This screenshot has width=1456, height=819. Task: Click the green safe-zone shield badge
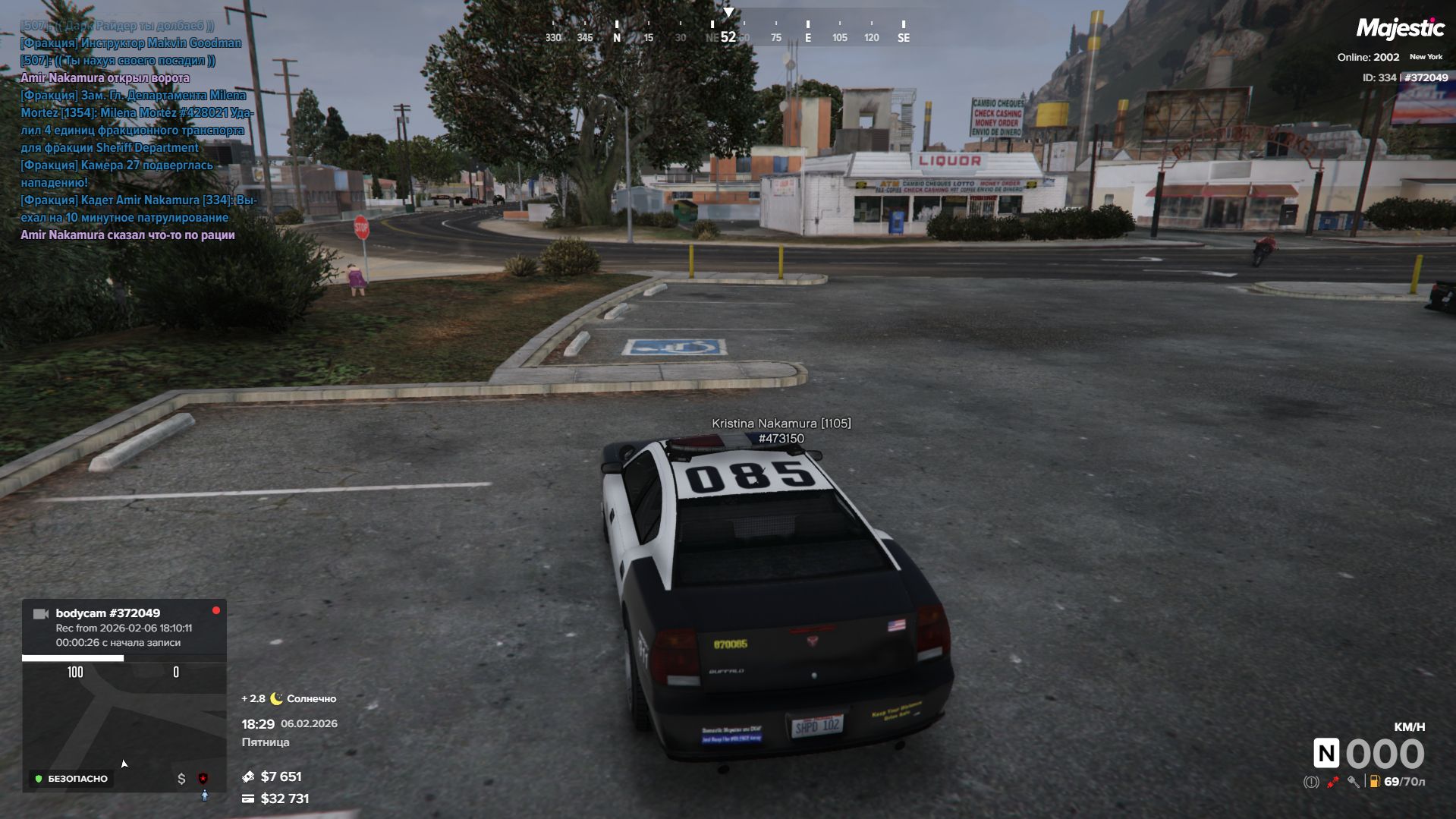tap(39, 779)
